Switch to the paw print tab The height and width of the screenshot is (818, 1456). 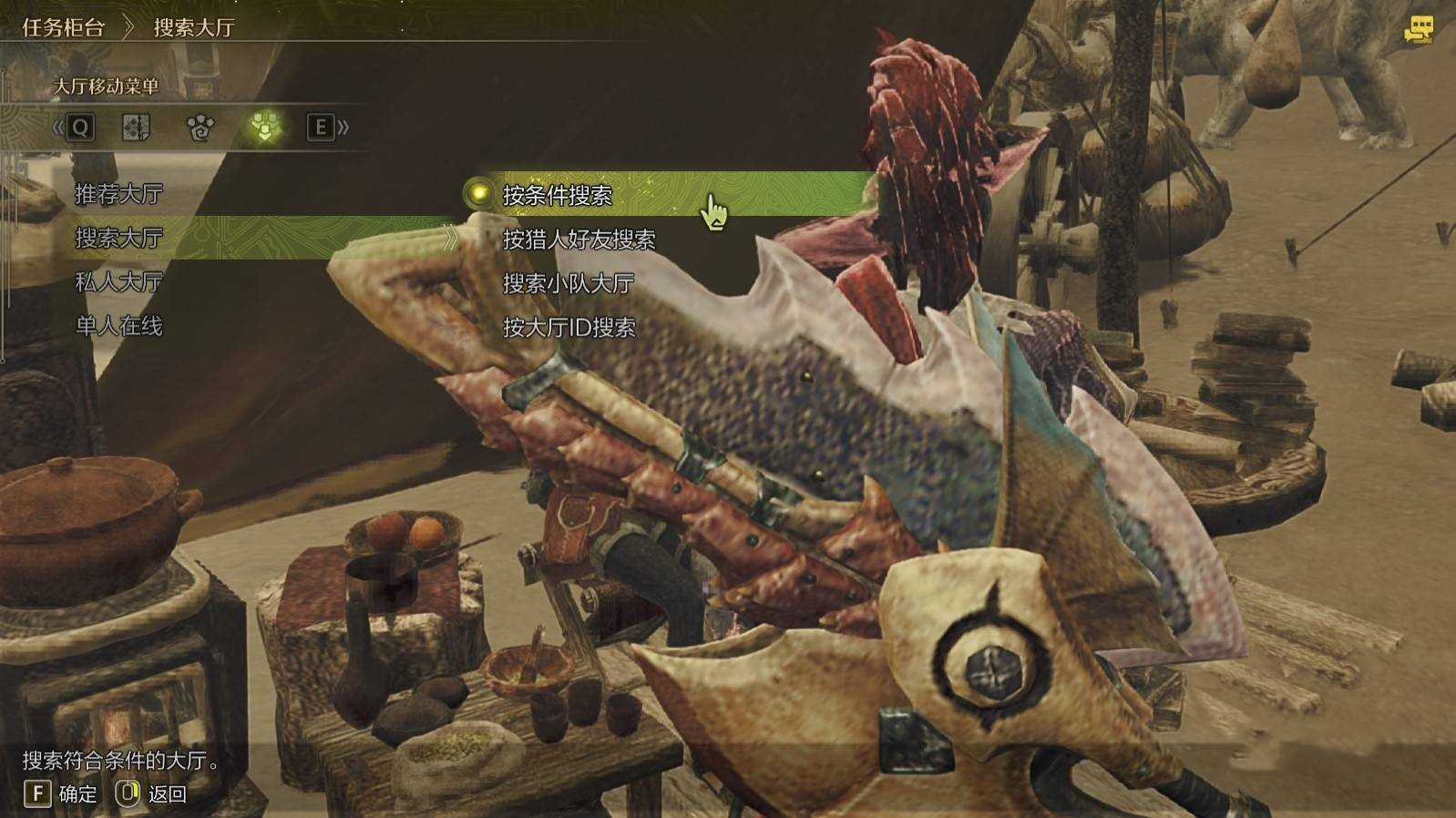(x=200, y=128)
